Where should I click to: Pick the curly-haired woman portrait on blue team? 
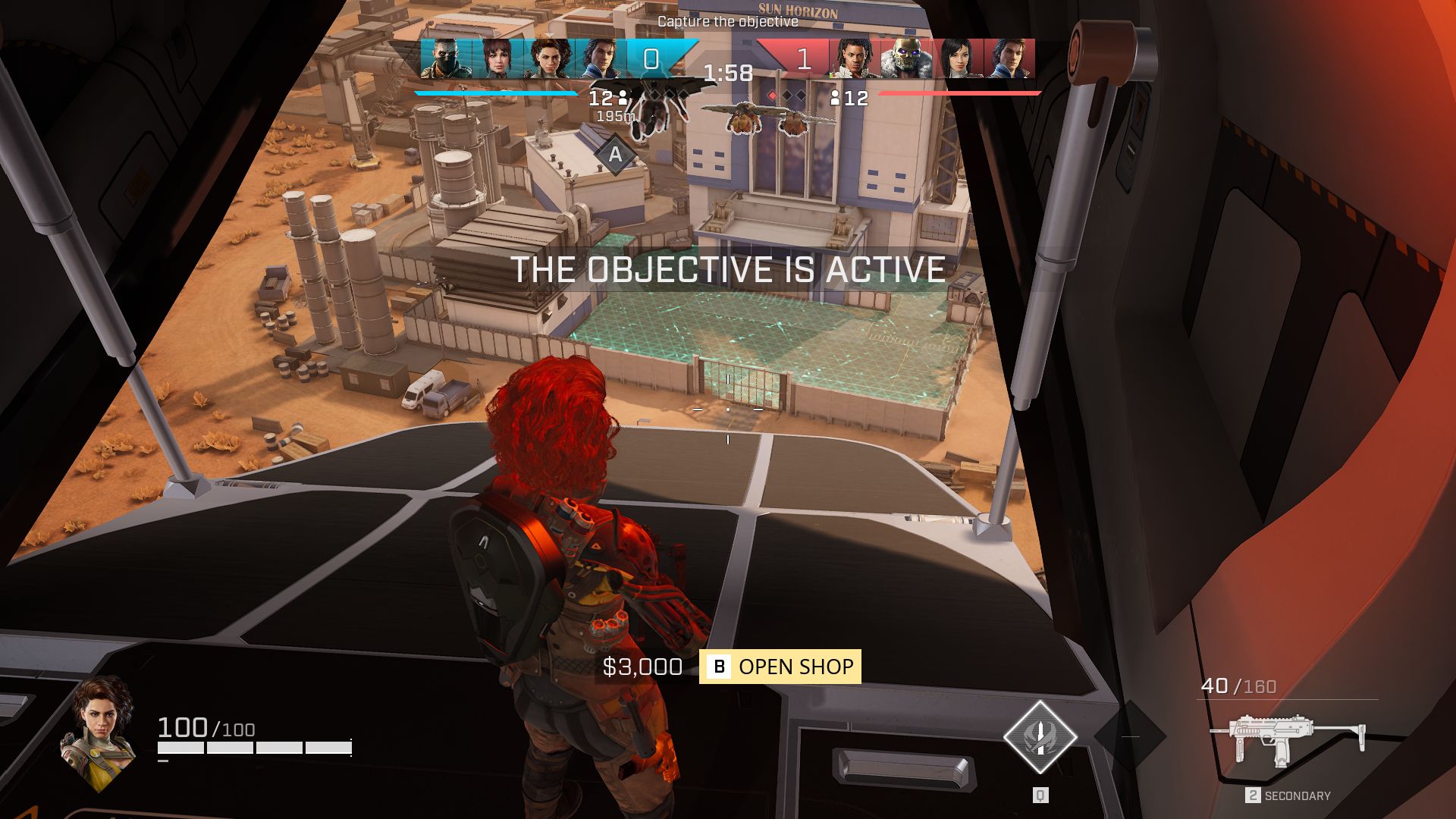548,59
